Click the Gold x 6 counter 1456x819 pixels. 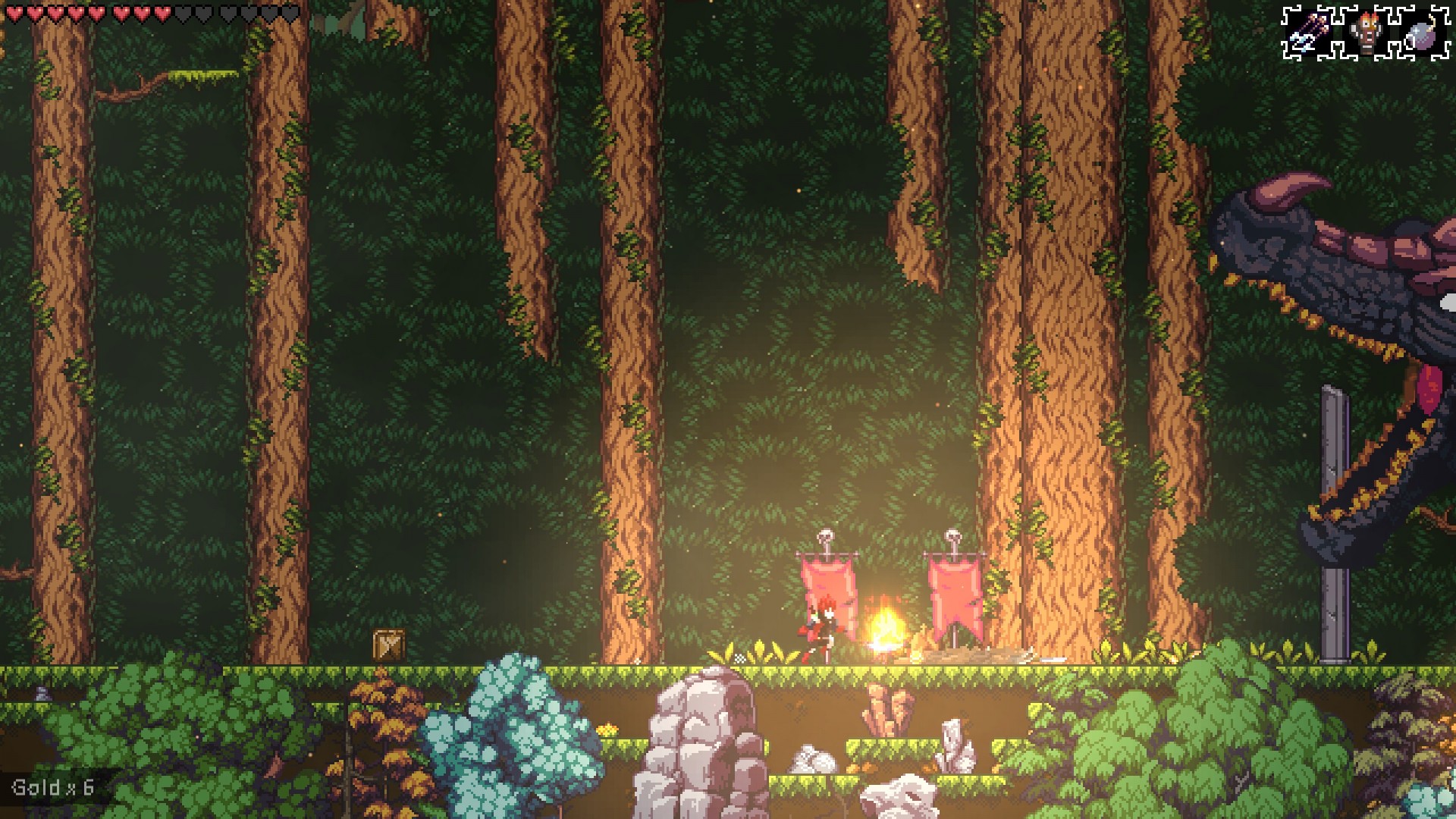pyautogui.click(x=52, y=786)
